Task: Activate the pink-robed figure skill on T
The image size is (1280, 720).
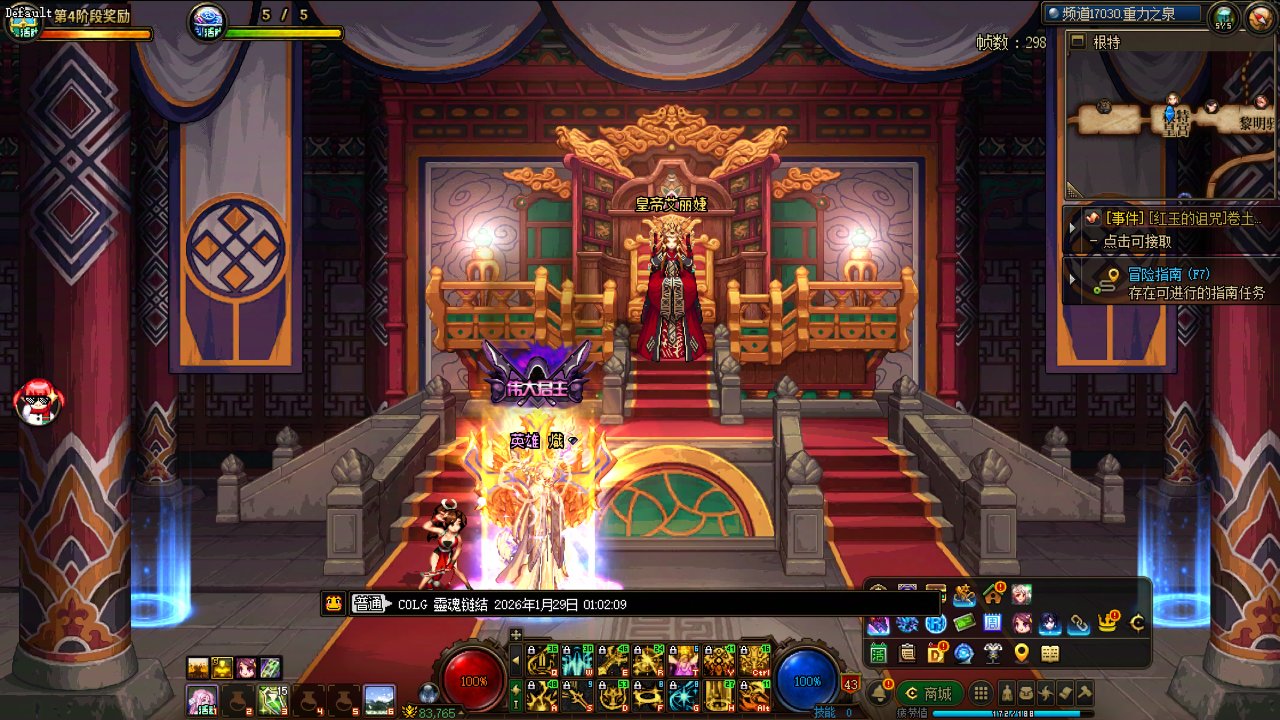Action: (x=685, y=661)
